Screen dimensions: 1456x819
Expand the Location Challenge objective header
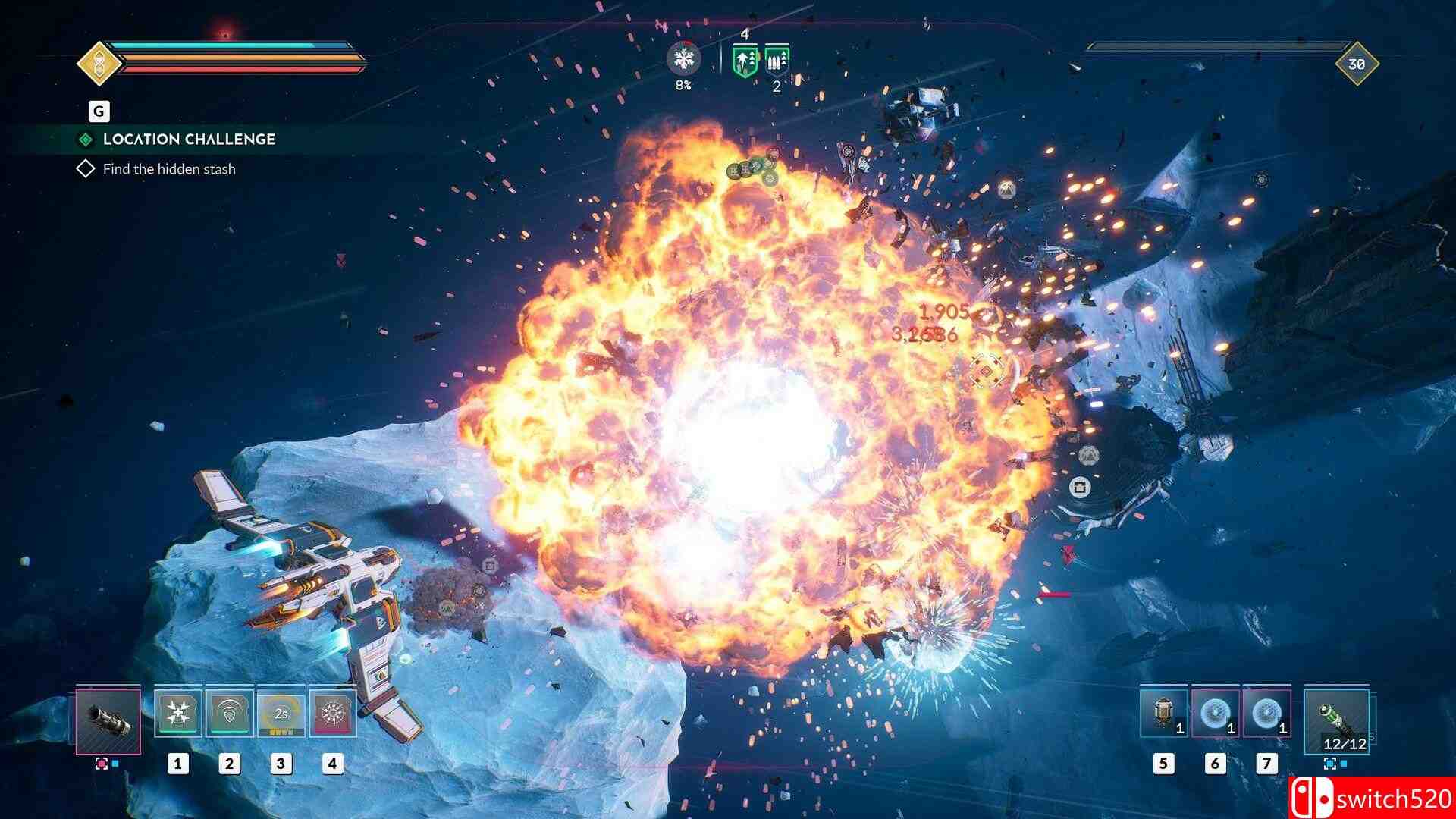[x=188, y=139]
